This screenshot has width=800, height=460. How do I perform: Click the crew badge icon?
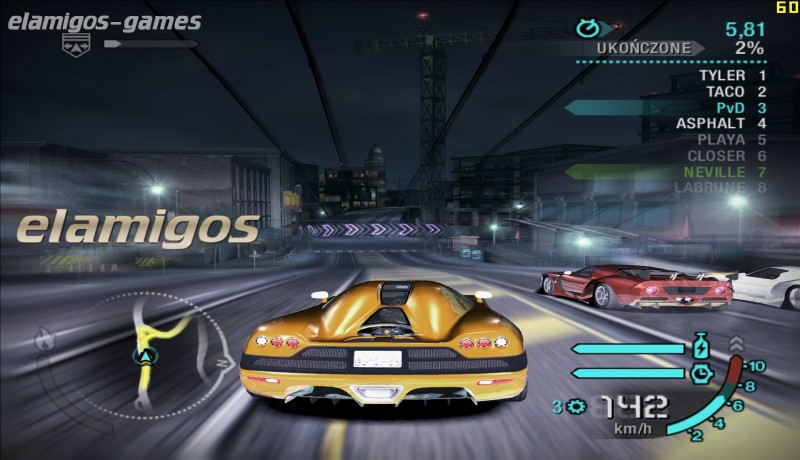point(76,43)
